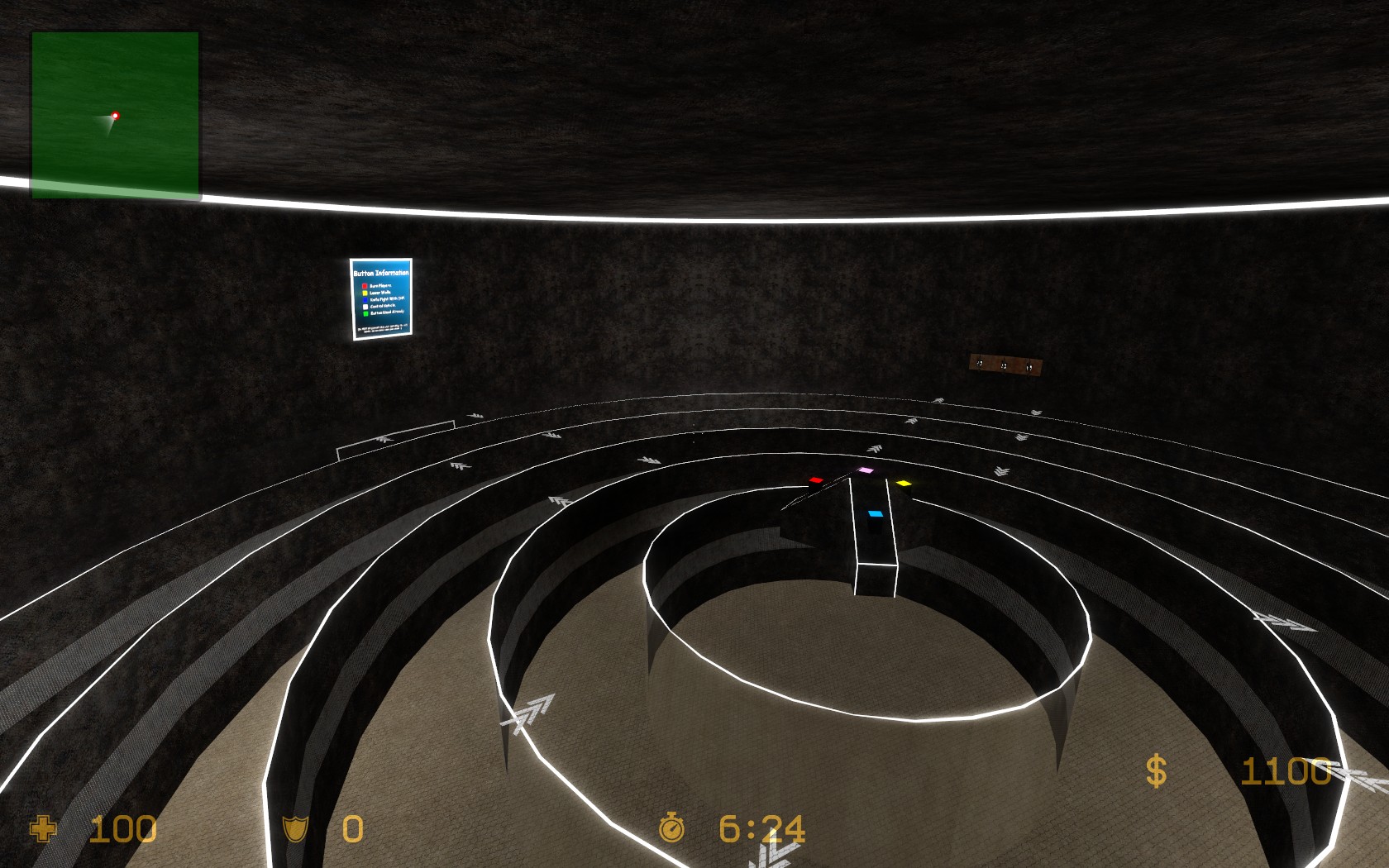Viewport: 1389px width, 868px height.
Task: Select the player marker on the green minimap
Action: pos(115,117)
